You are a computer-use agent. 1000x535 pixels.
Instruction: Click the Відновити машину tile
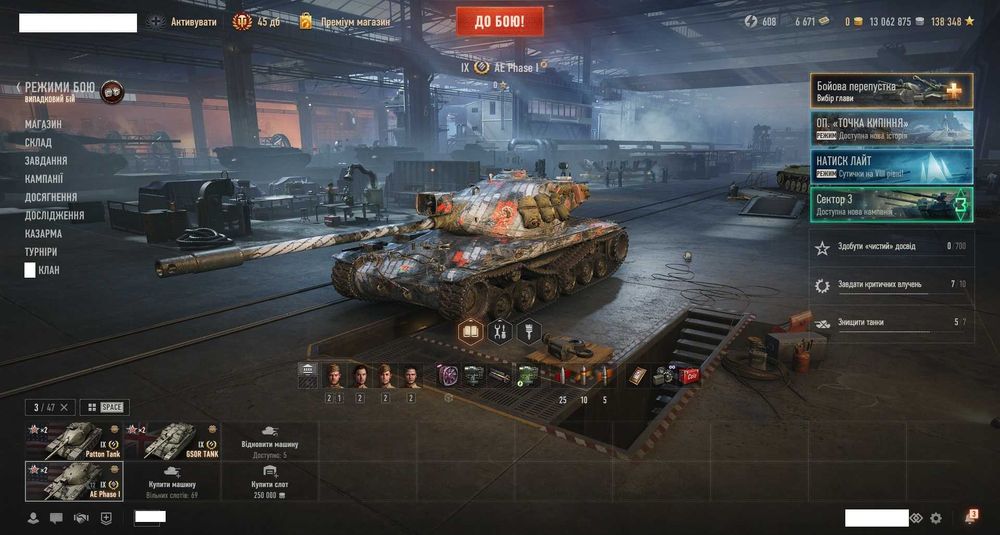tap(269, 440)
